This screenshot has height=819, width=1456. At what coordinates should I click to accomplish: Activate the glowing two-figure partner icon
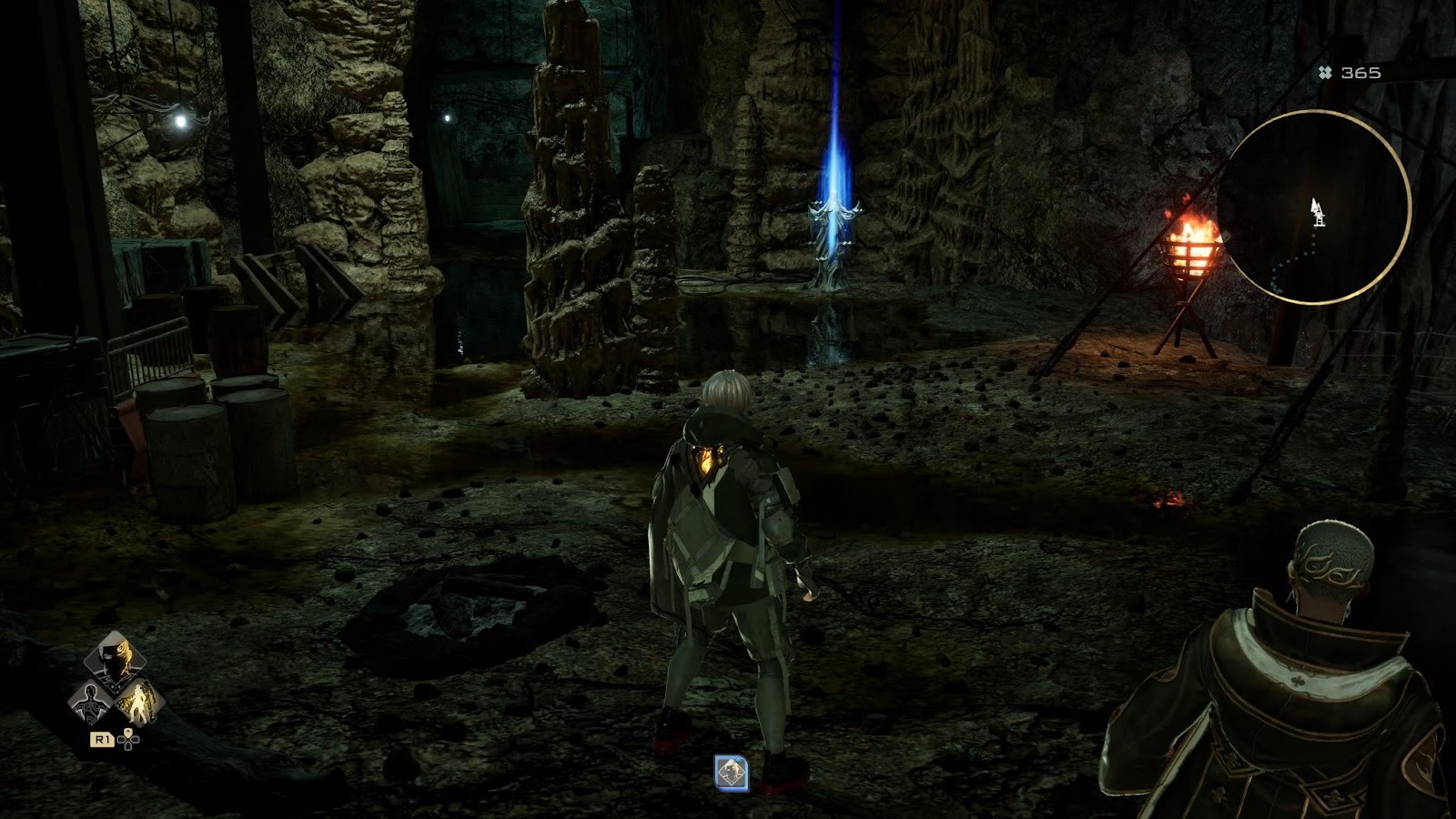(x=140, y=702)
